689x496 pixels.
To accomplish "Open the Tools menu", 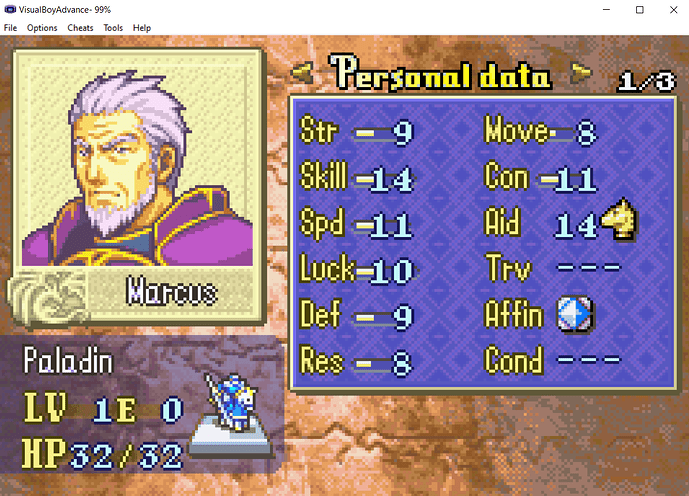I will 113,27.
